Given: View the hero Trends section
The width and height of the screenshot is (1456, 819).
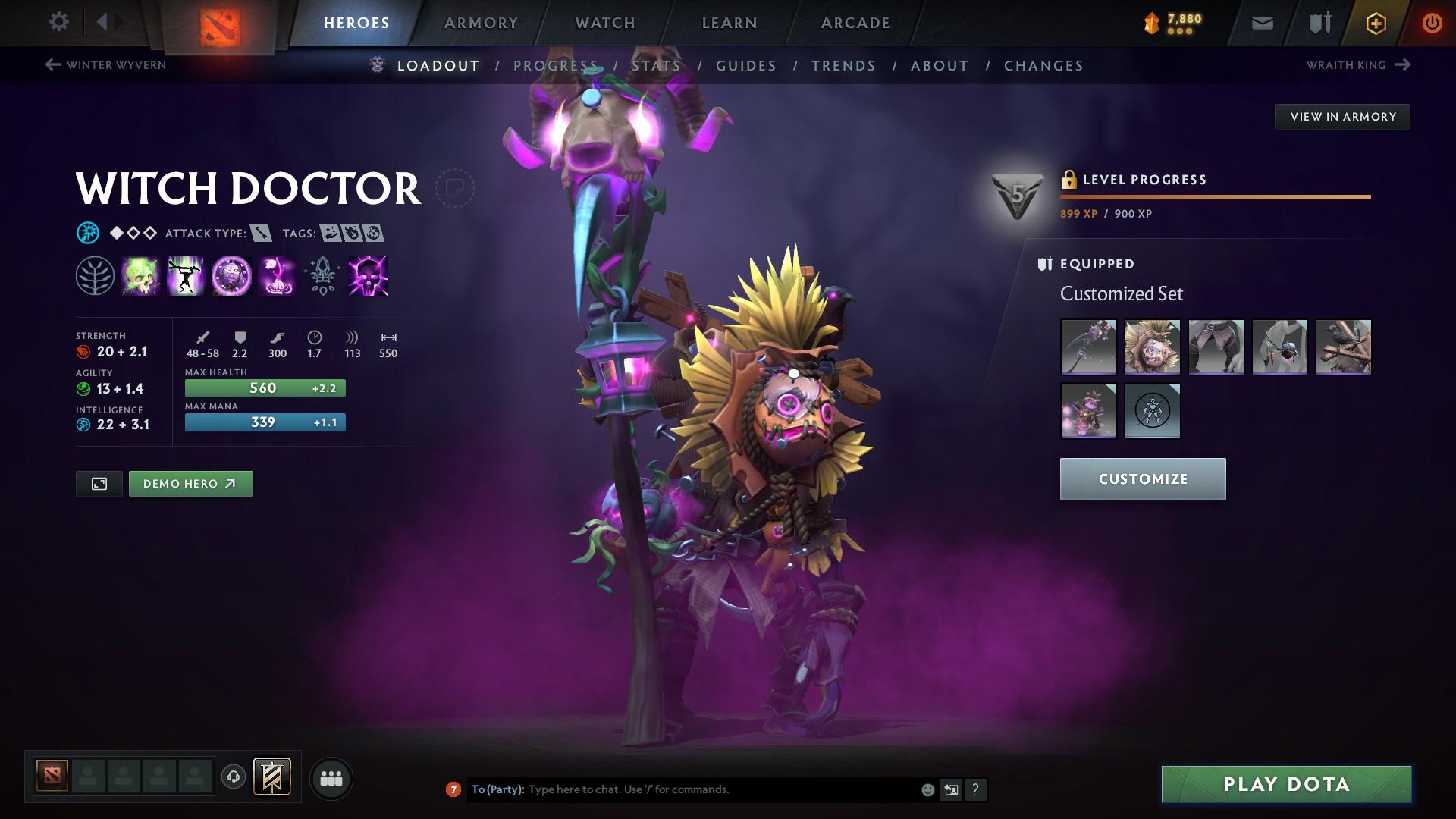Looking at the screenshot, I should pos(843,66).
